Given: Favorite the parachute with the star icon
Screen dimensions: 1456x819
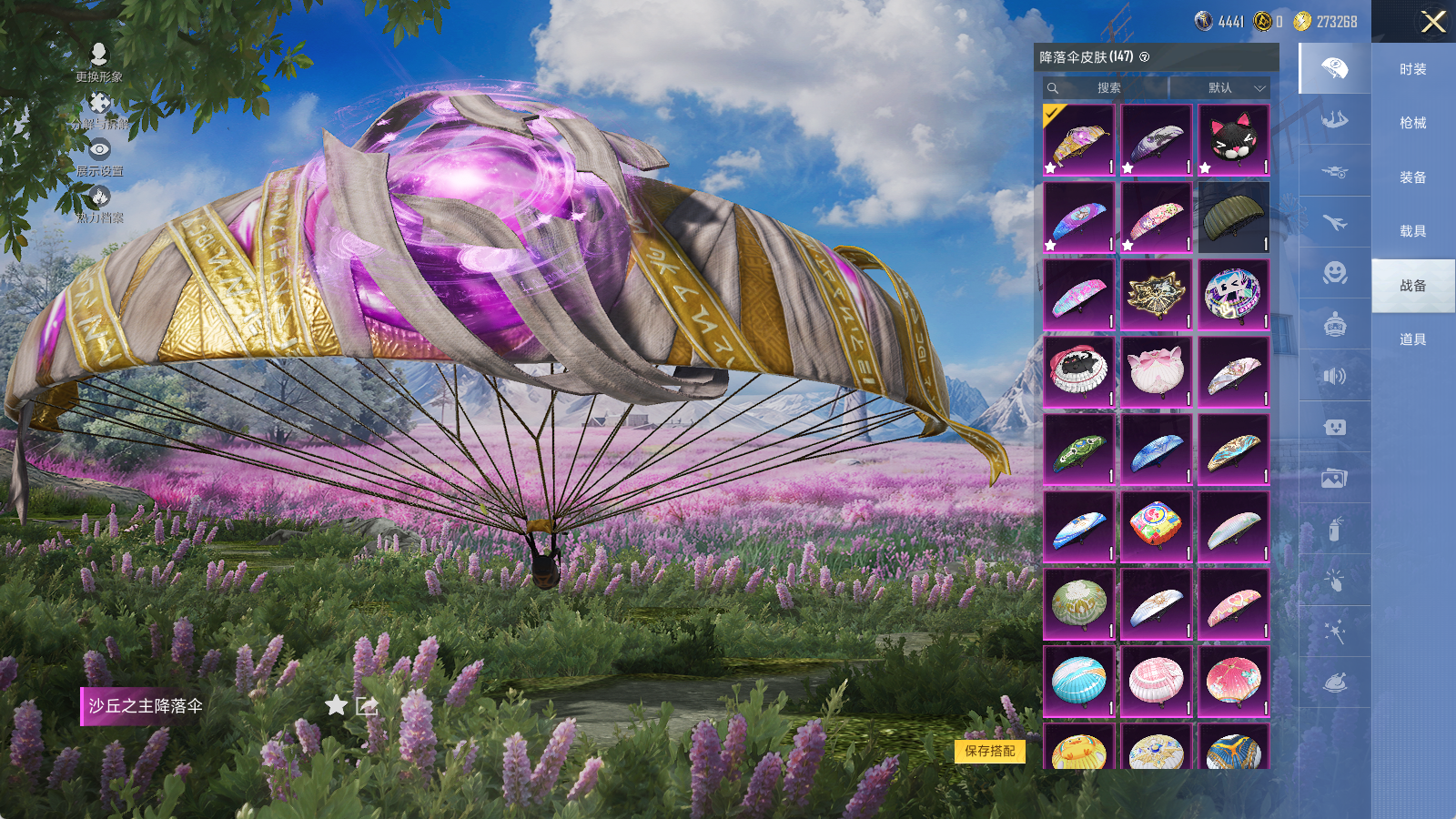Looking at the screenshot, I should point(337,705).
